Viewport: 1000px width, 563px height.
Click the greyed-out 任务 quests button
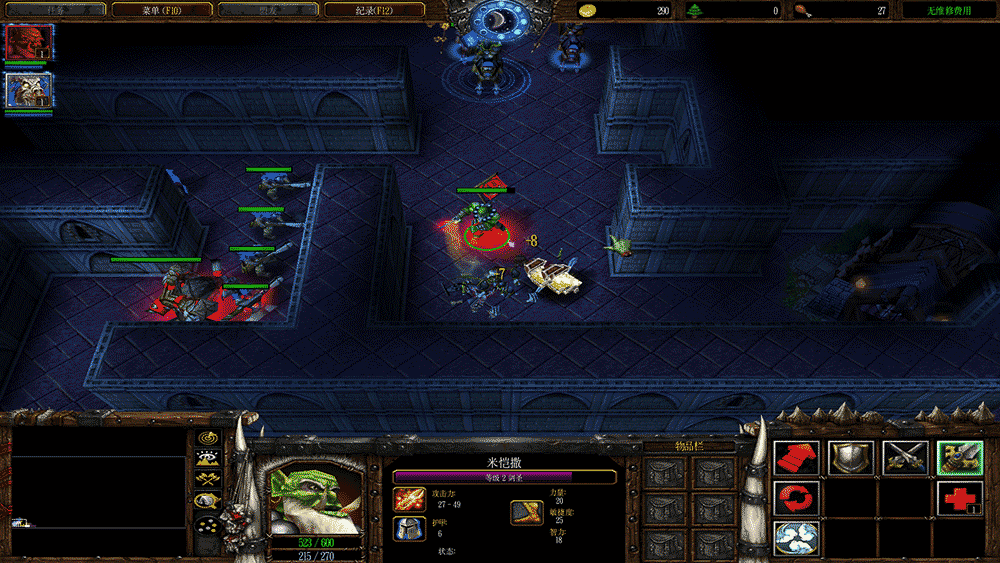point(55,10)
